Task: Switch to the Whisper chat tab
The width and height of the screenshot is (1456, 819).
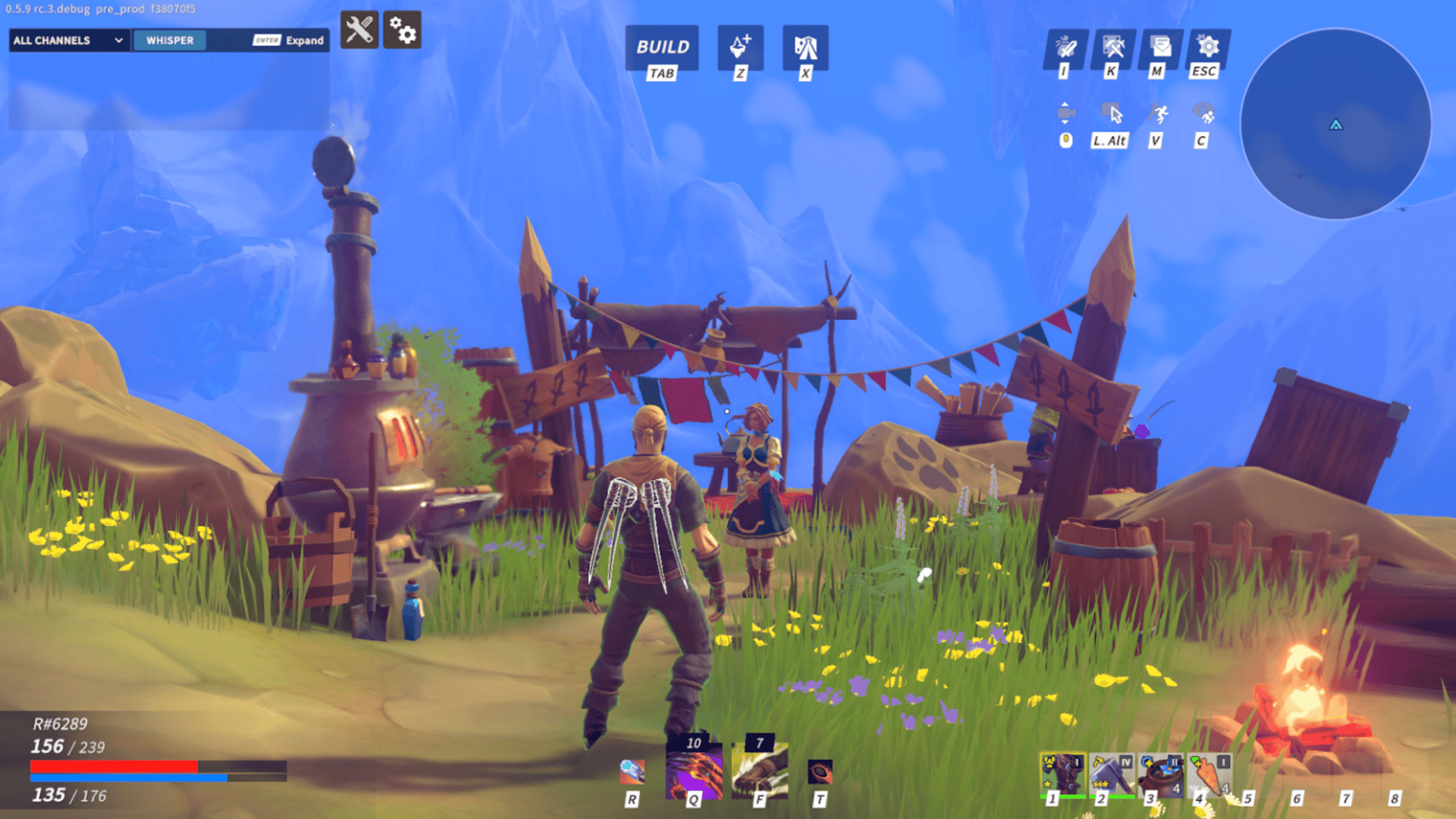Action: [169, 40]
